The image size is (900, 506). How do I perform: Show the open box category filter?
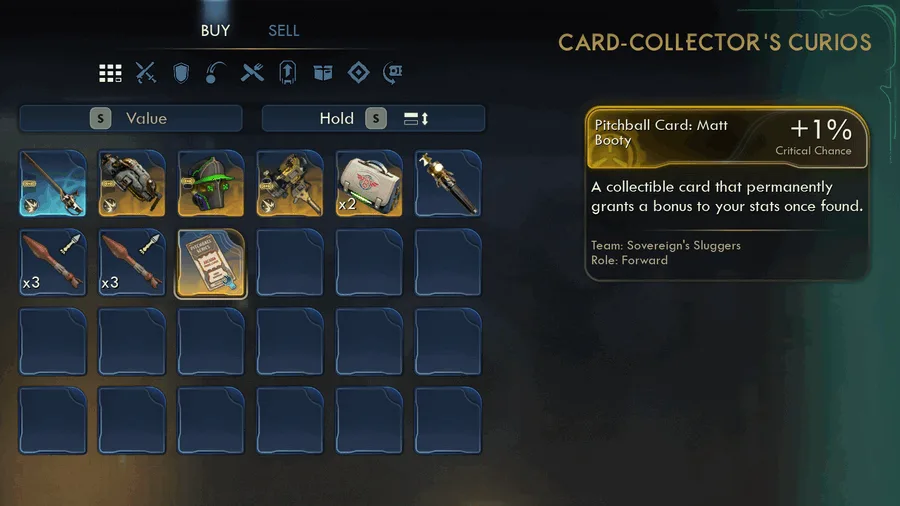pyautogui.click(x=322, y=73)
